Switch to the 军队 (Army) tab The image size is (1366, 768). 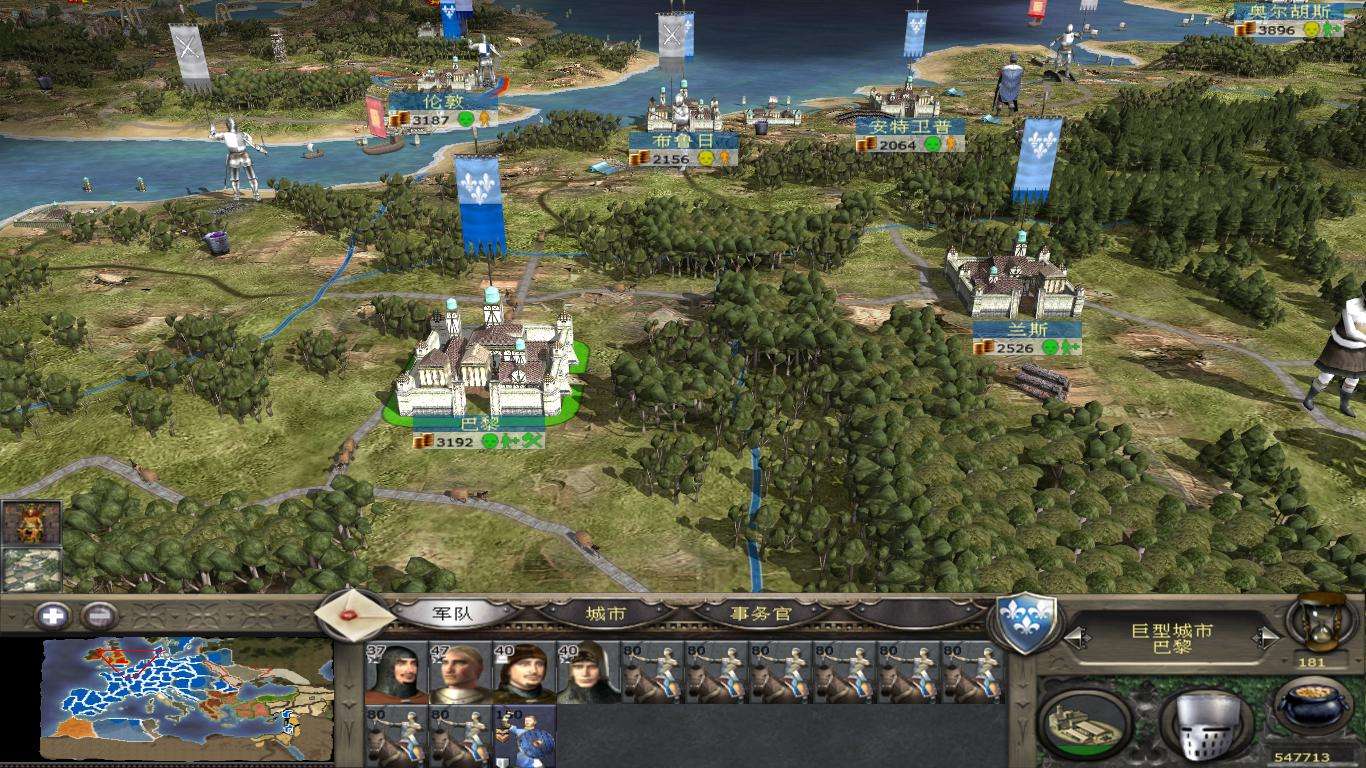click(453, 613)
